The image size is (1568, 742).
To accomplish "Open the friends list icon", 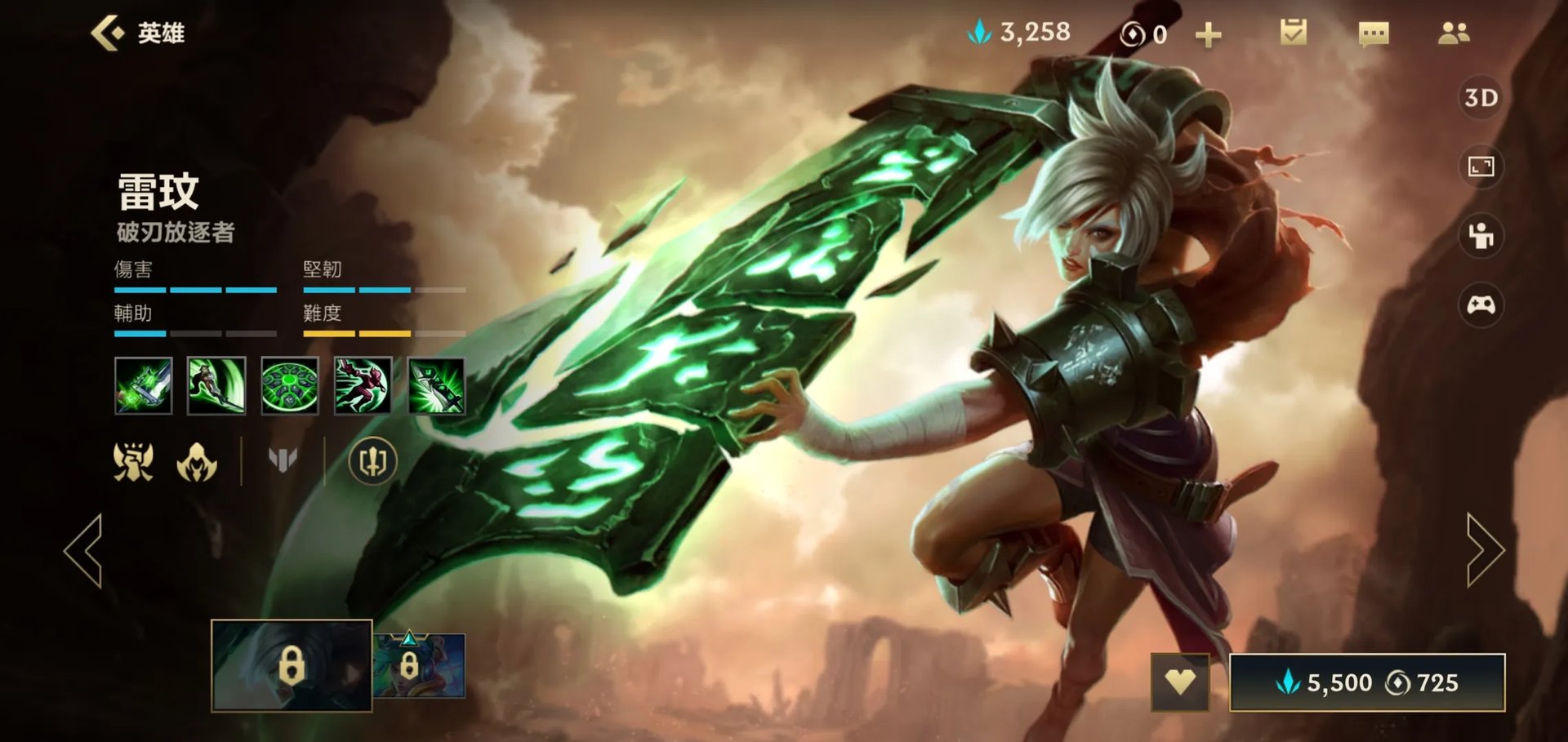I will coord(1453,33).
